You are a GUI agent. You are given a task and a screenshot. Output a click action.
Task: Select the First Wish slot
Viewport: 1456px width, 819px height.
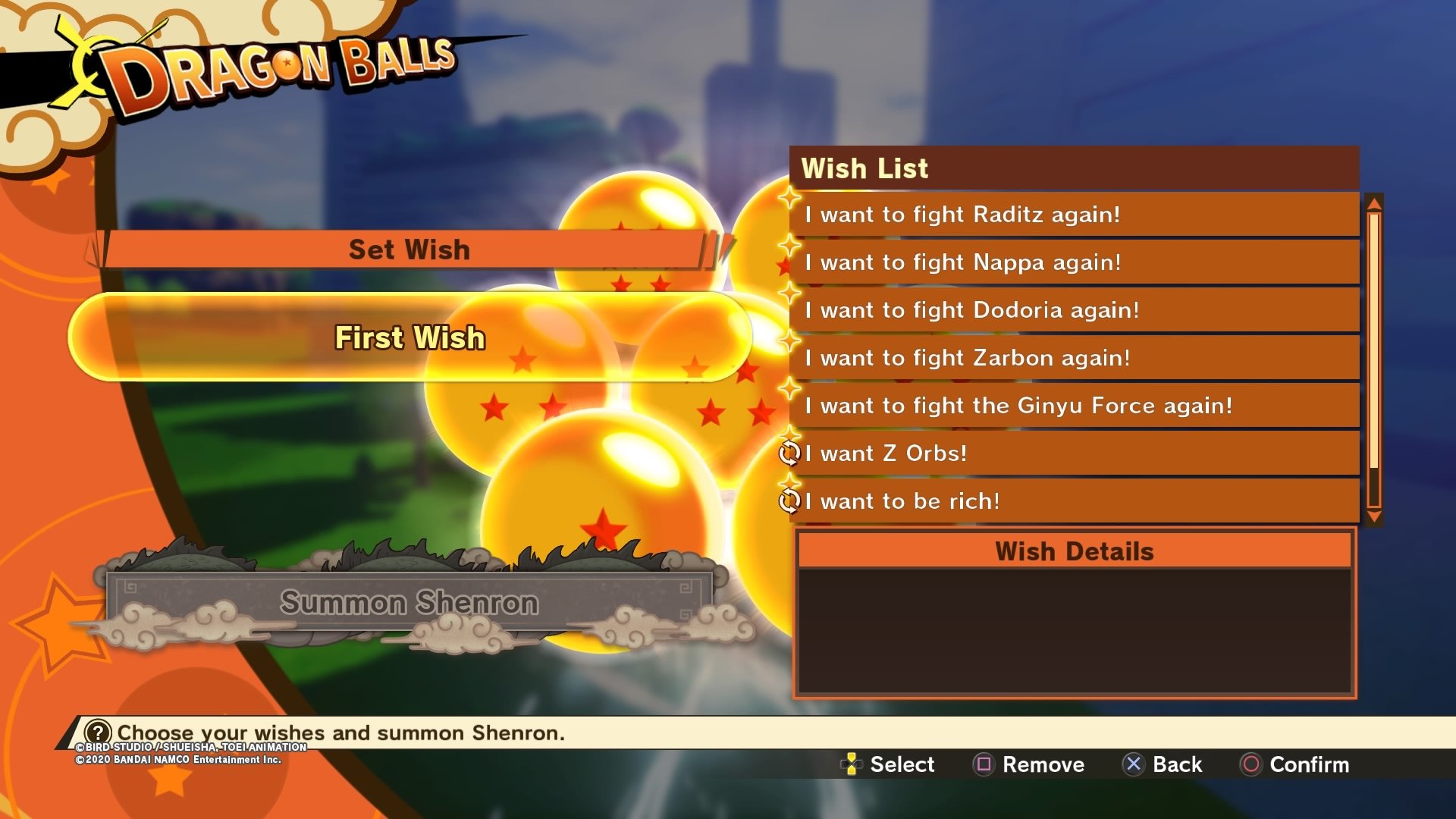(409, 337)
